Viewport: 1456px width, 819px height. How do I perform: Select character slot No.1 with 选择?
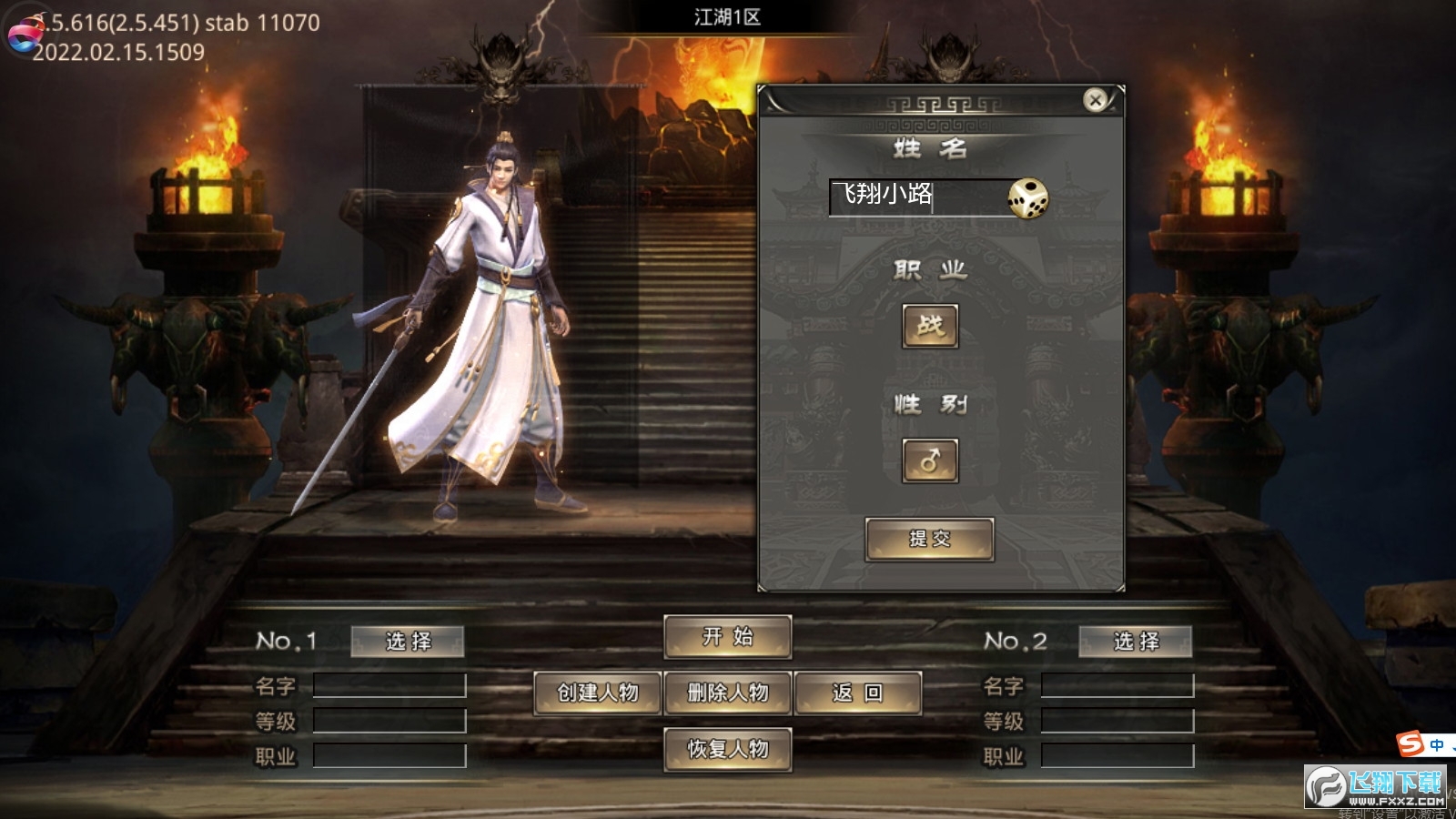click(x=408, y=642)
